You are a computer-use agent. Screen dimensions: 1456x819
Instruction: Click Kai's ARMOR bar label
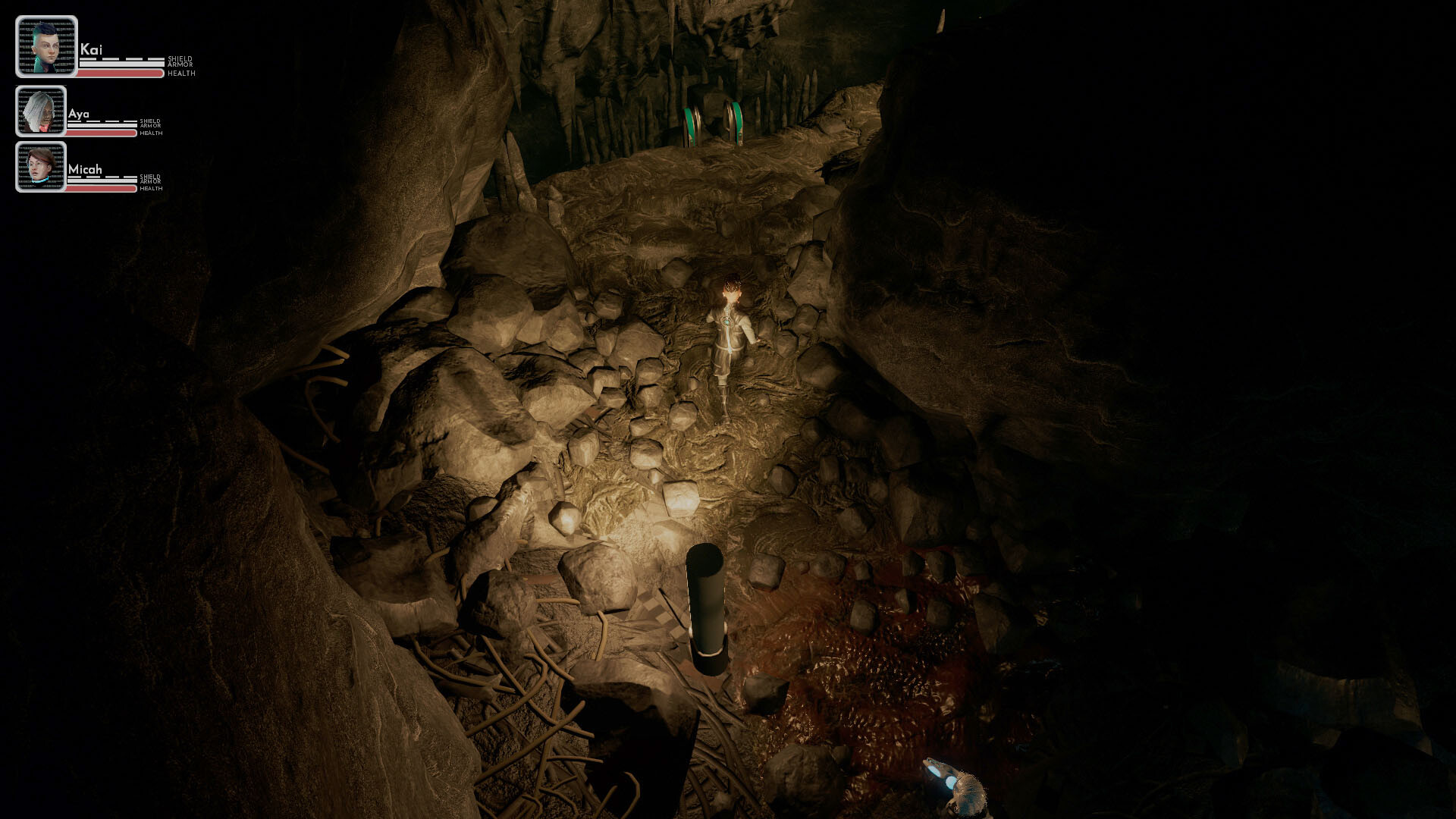click(x=180, y=64)
